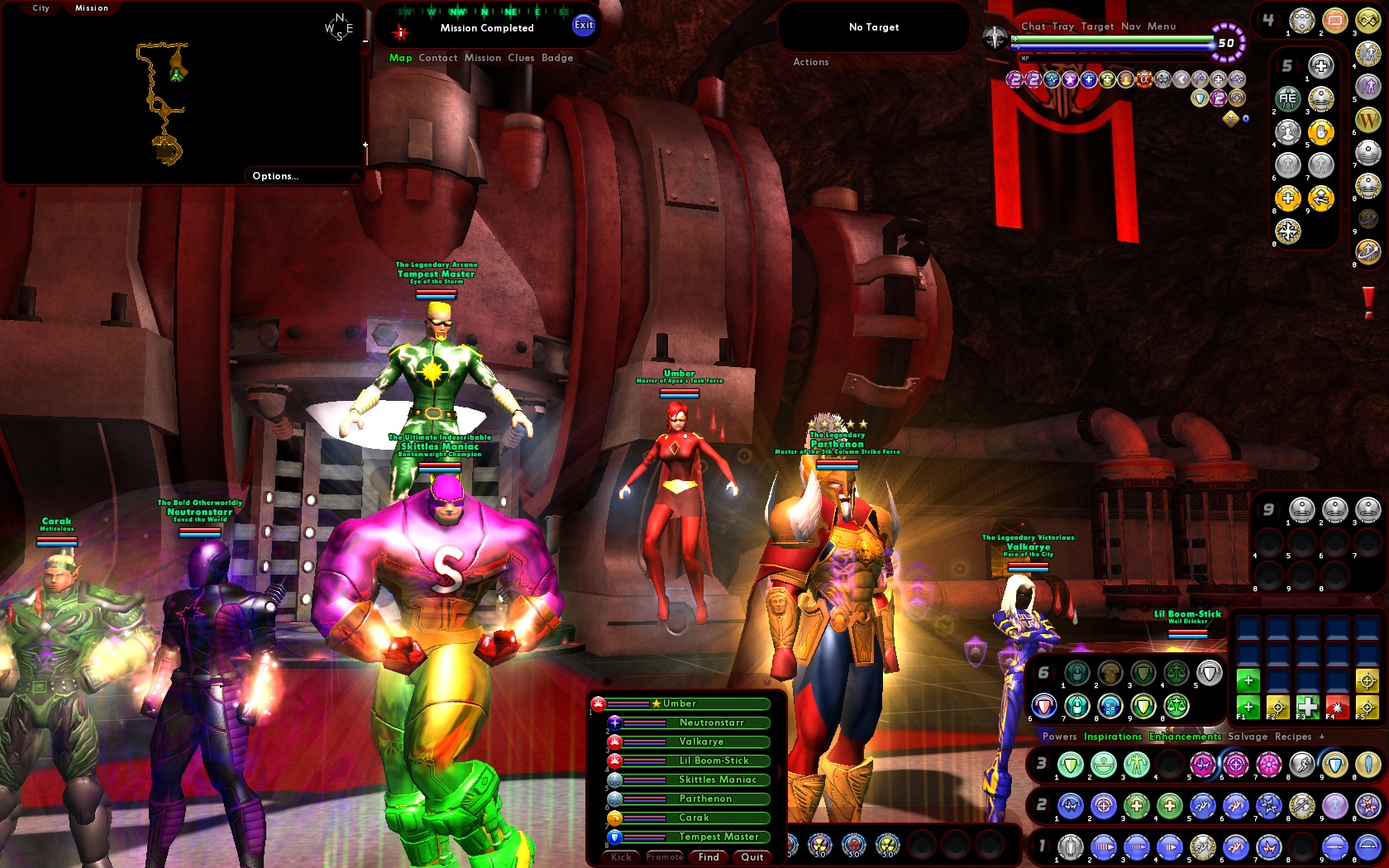
Task: Activate the yellow hand power in tray 5
Action: [x=1321, y=132]
